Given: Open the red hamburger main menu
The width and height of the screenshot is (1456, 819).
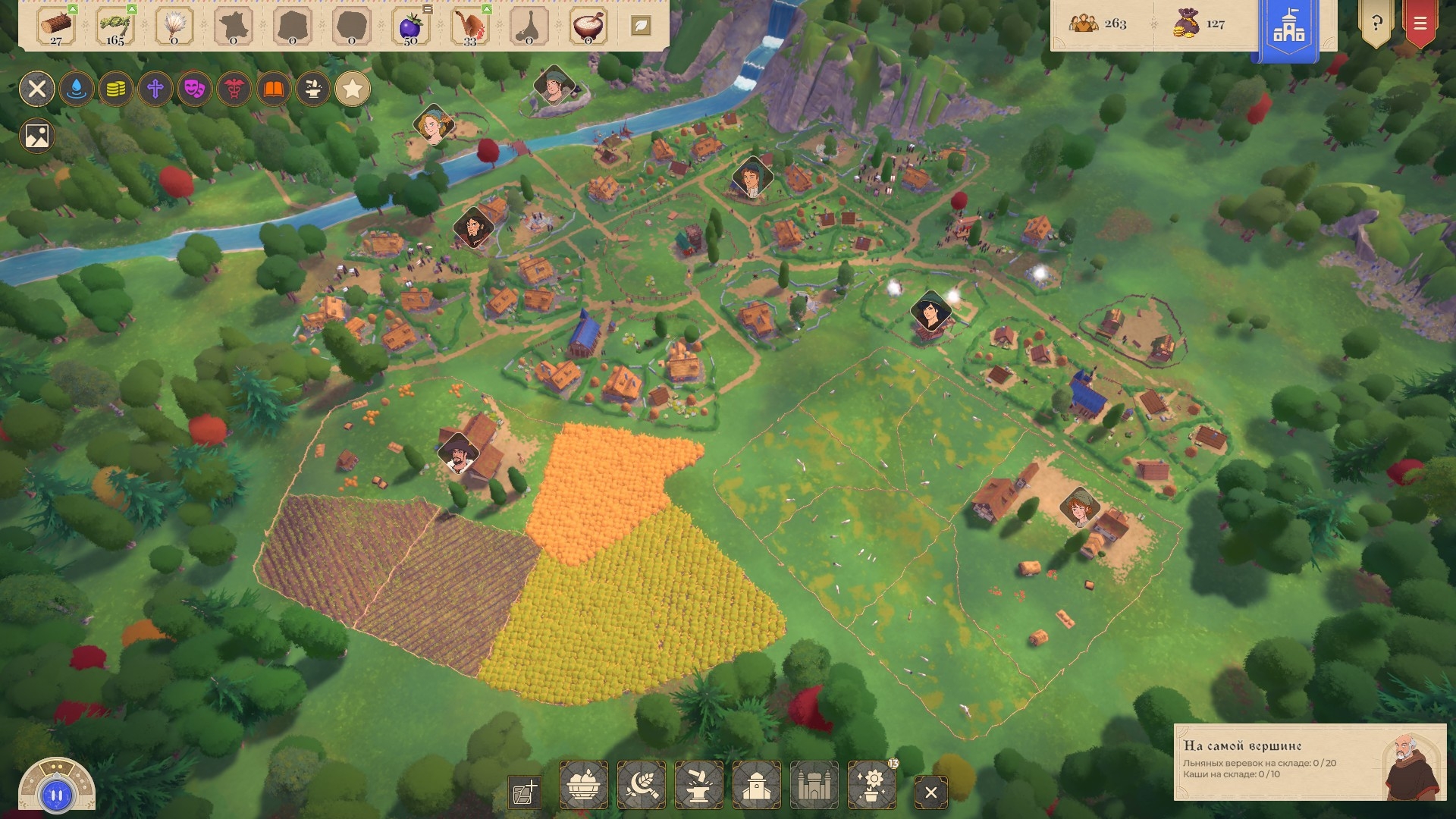Looking at the screenshot, I should 1420,24.
